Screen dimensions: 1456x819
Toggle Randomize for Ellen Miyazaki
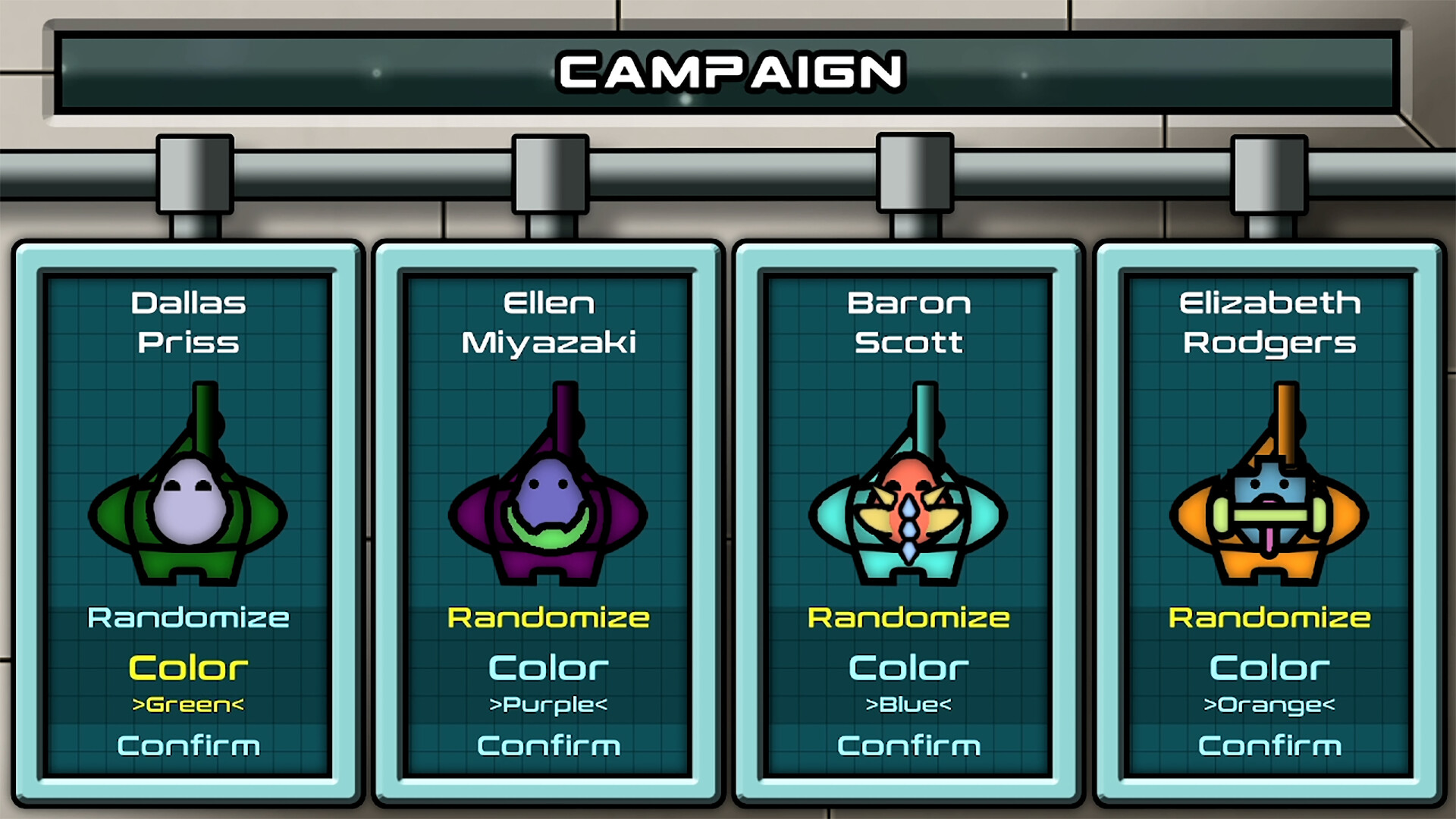(549, 617)
